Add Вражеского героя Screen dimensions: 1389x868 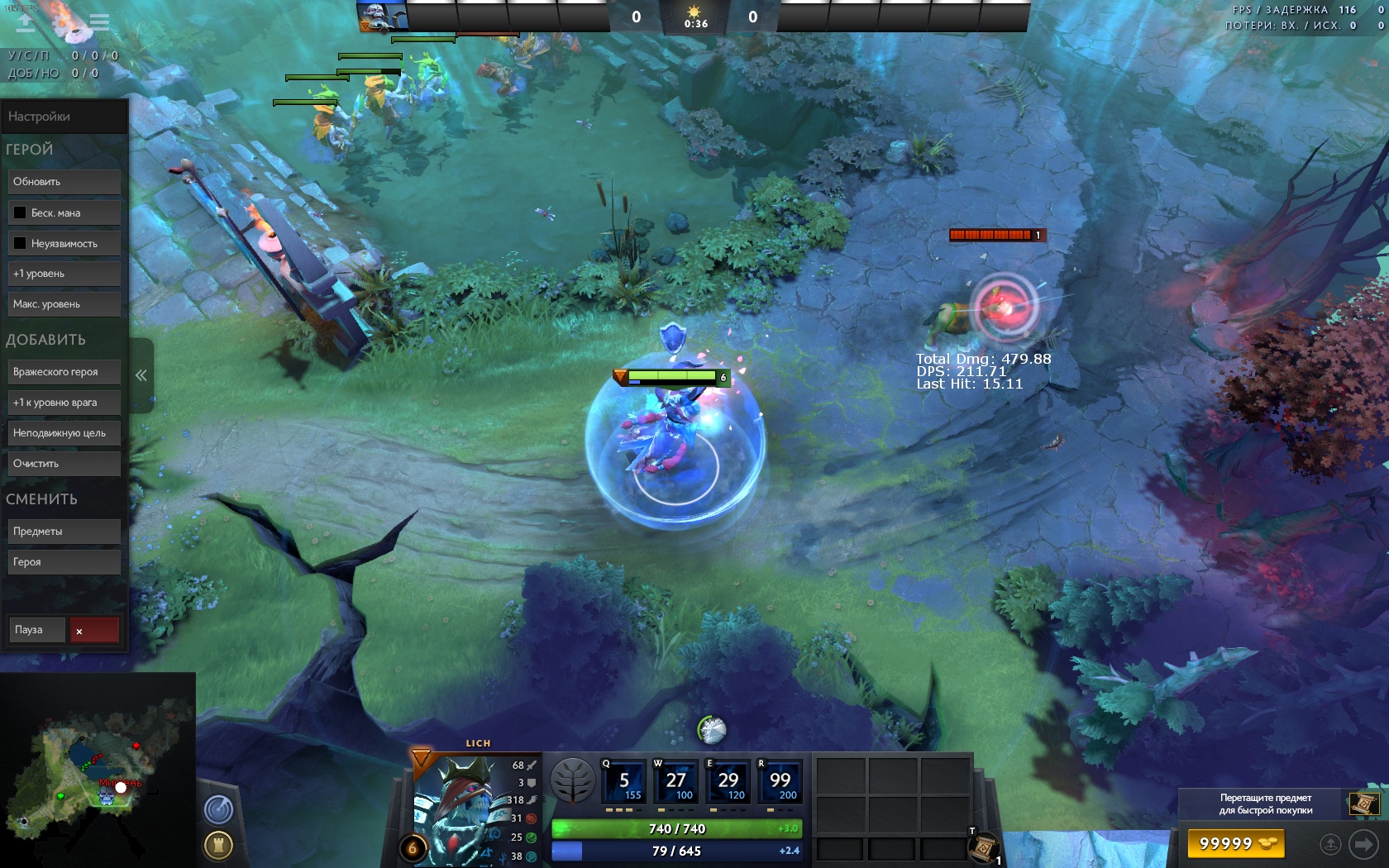point(64,372)
